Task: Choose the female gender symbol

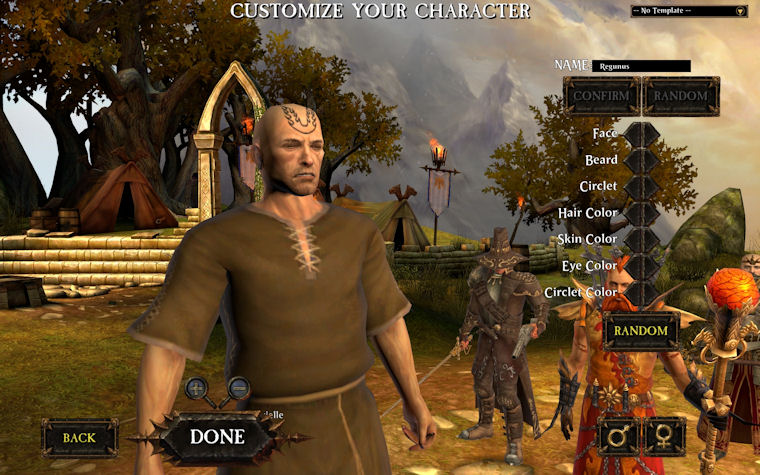Action: point(664,436)
